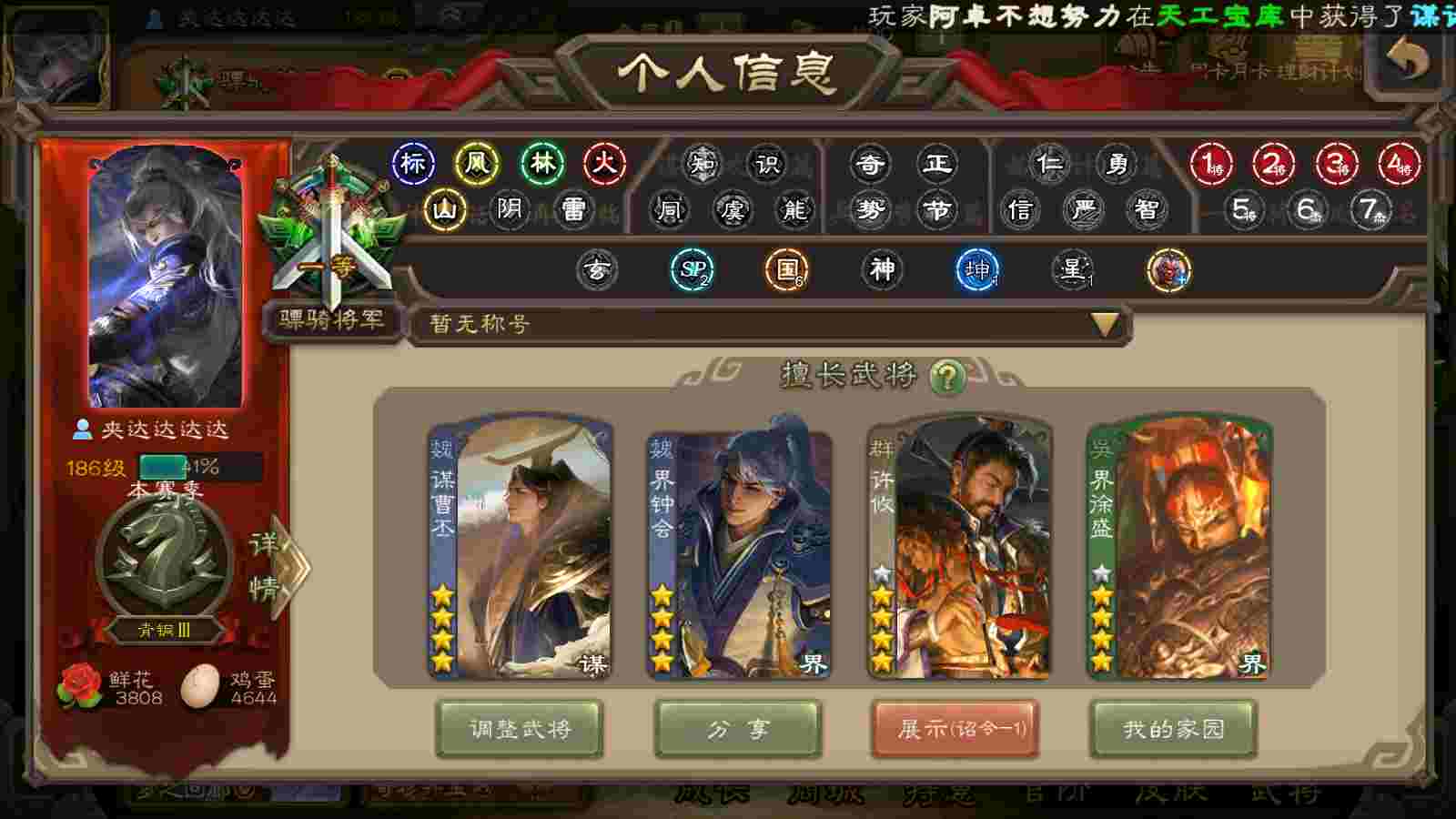Choose the SP generals icon
Image resolution: width=1456 pixels, height=819 pixels.
tap(692, 269)
